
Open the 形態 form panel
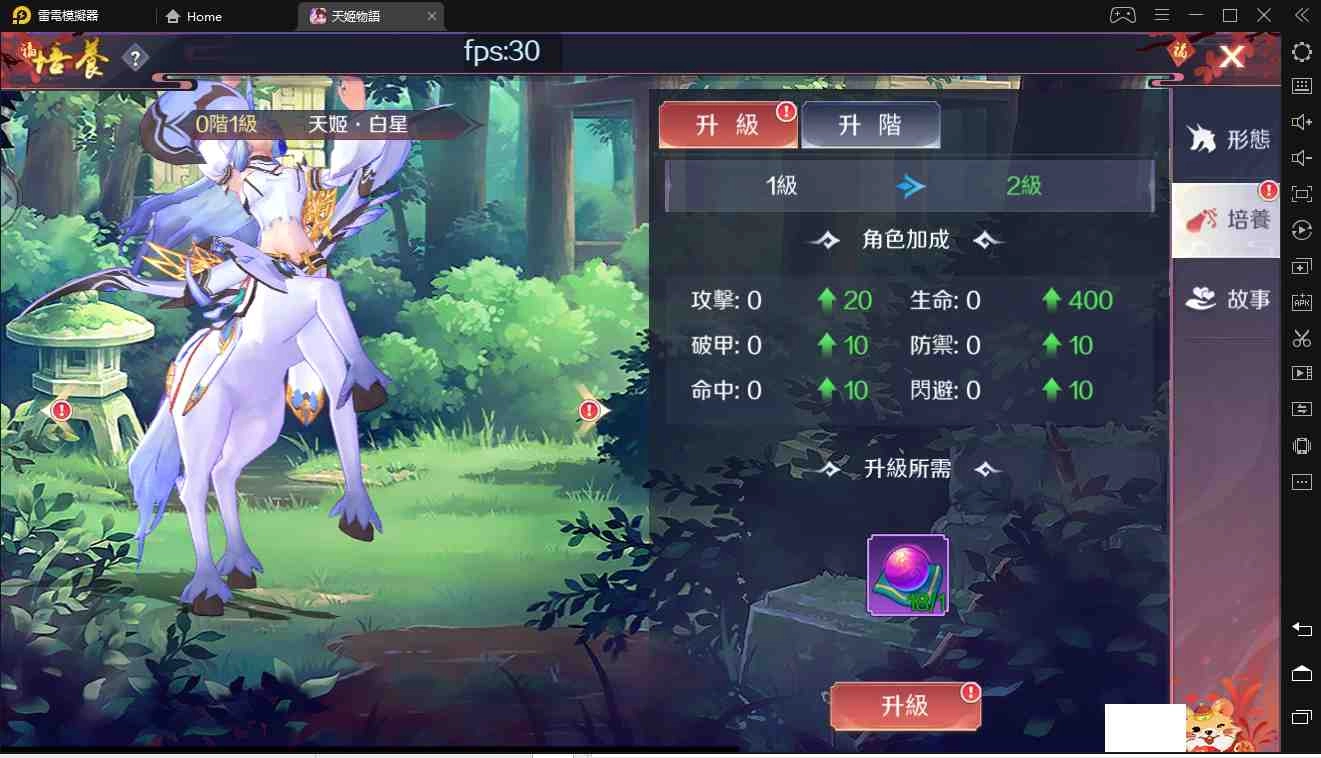(1224, 140)
